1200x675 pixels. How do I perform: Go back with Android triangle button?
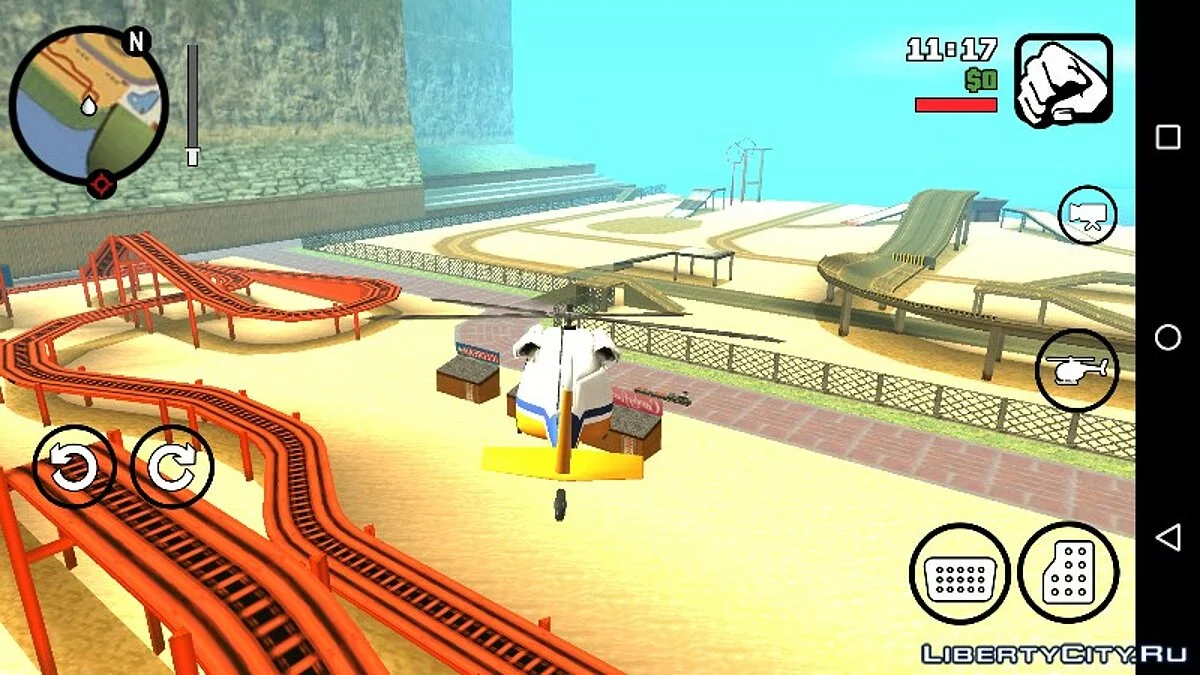pos(1168,539)
